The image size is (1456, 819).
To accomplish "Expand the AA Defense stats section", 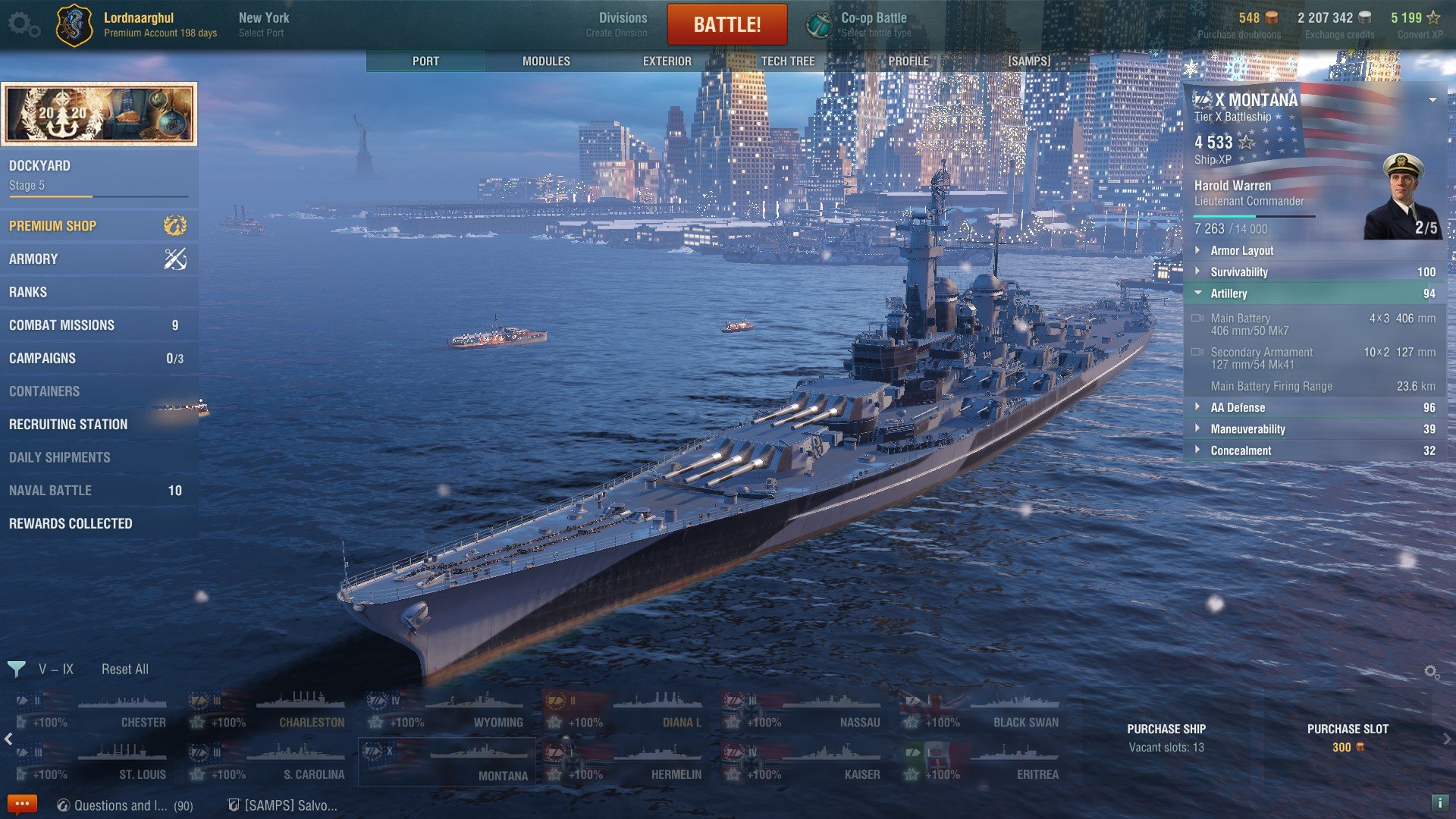I will coord(1237,408).
